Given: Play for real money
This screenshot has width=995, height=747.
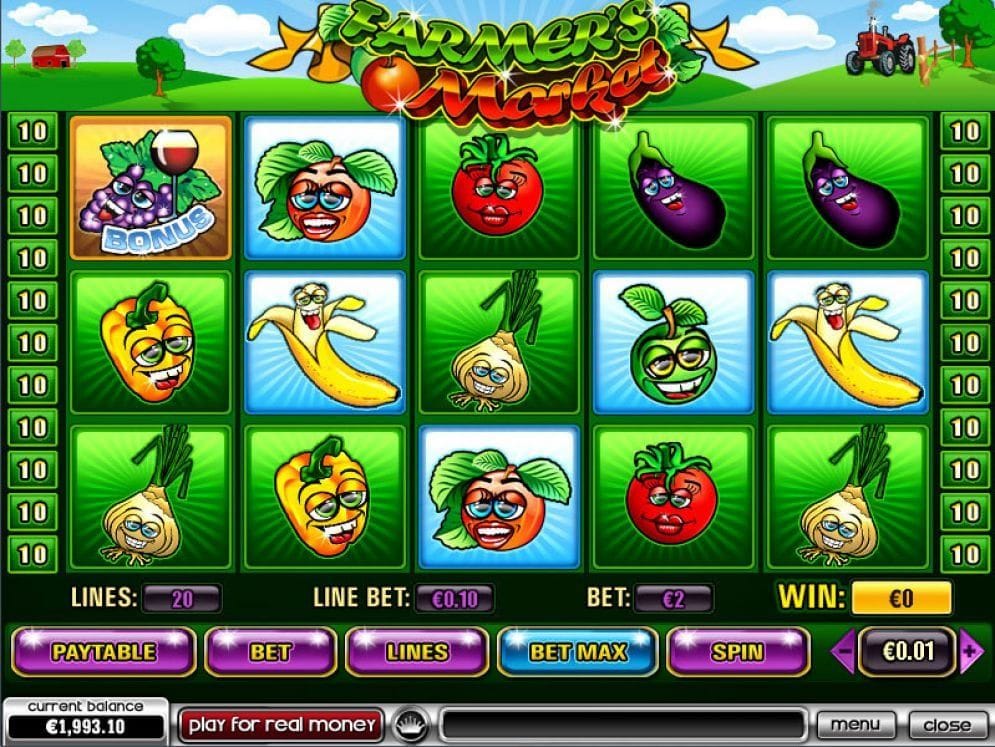Looking at the screenshot, I should tap(281, 724).
